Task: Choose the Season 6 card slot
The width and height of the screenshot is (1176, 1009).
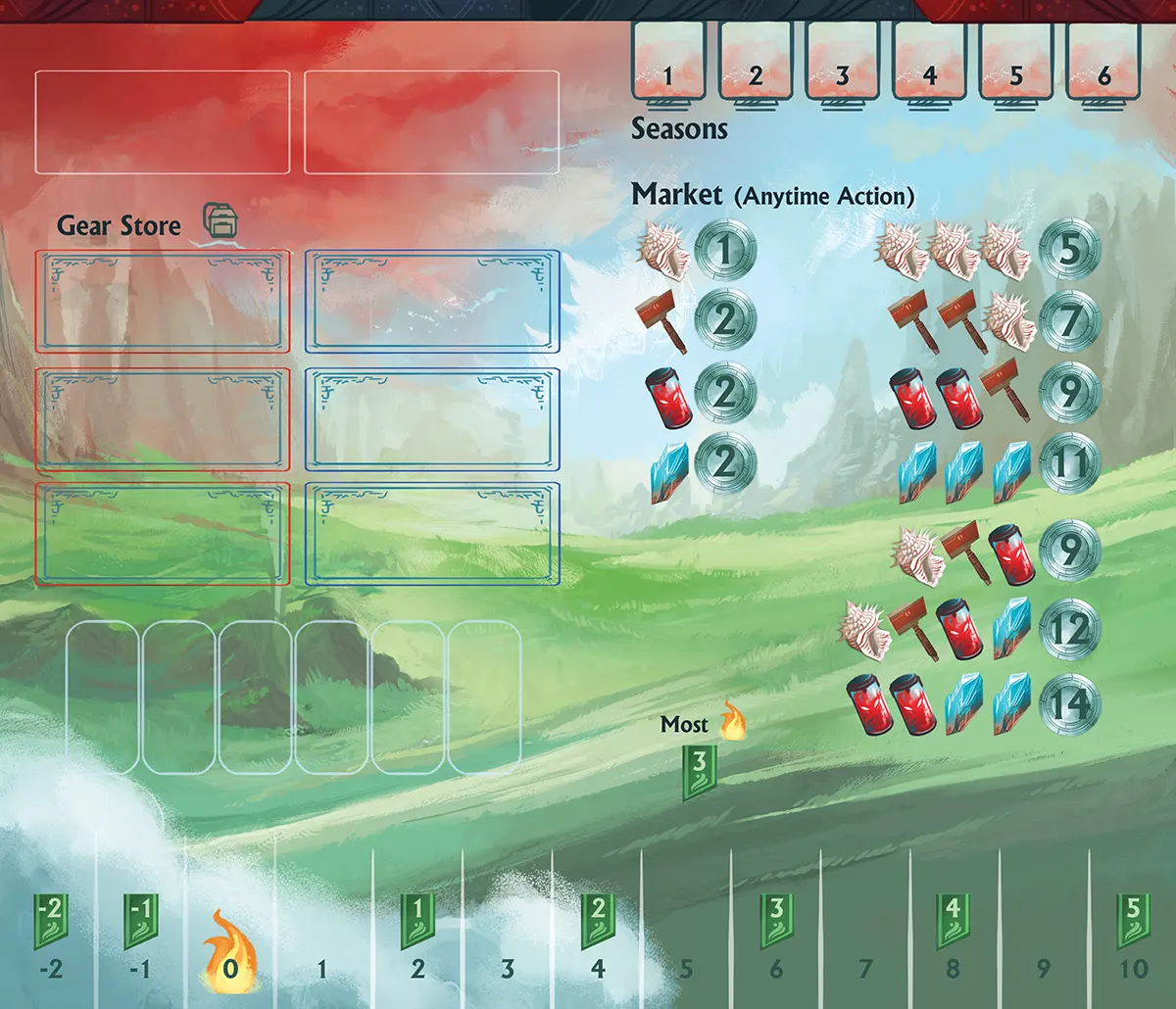Action: point(1103,61)
